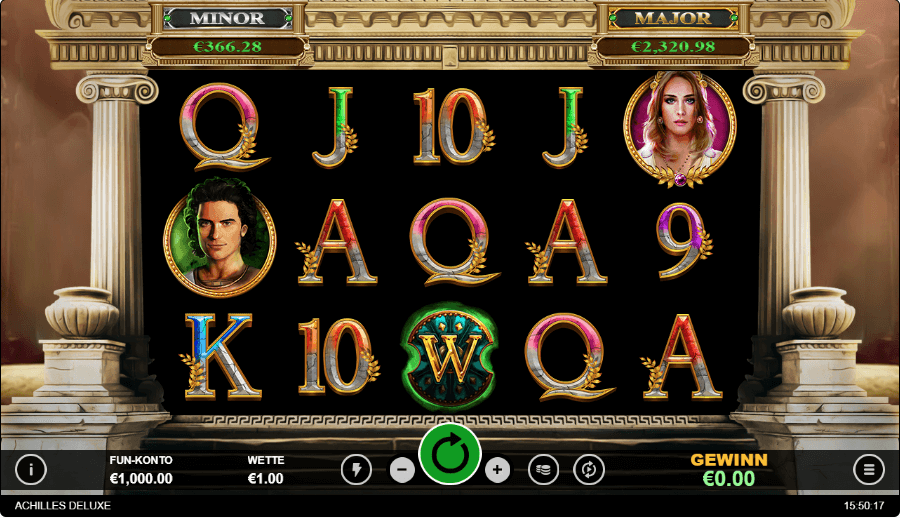Screen dimensions: 900x518
Task: Open the hamburger menu
Action: [869, 469]
